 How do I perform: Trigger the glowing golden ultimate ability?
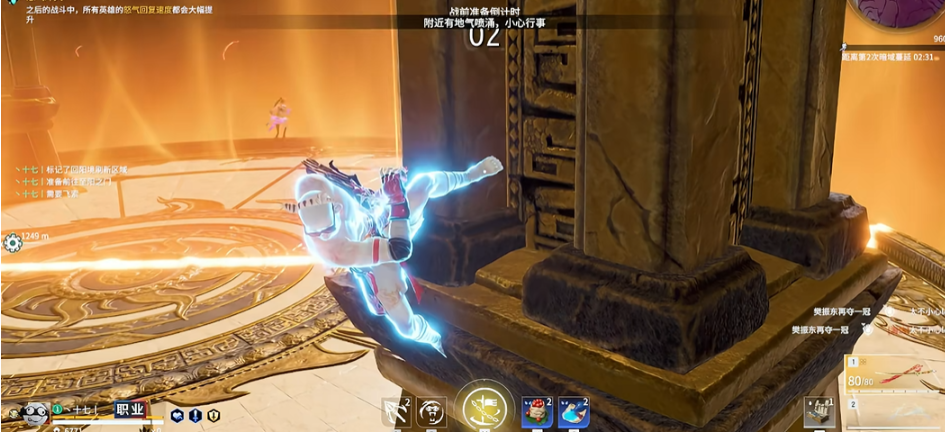pos(484,409)
